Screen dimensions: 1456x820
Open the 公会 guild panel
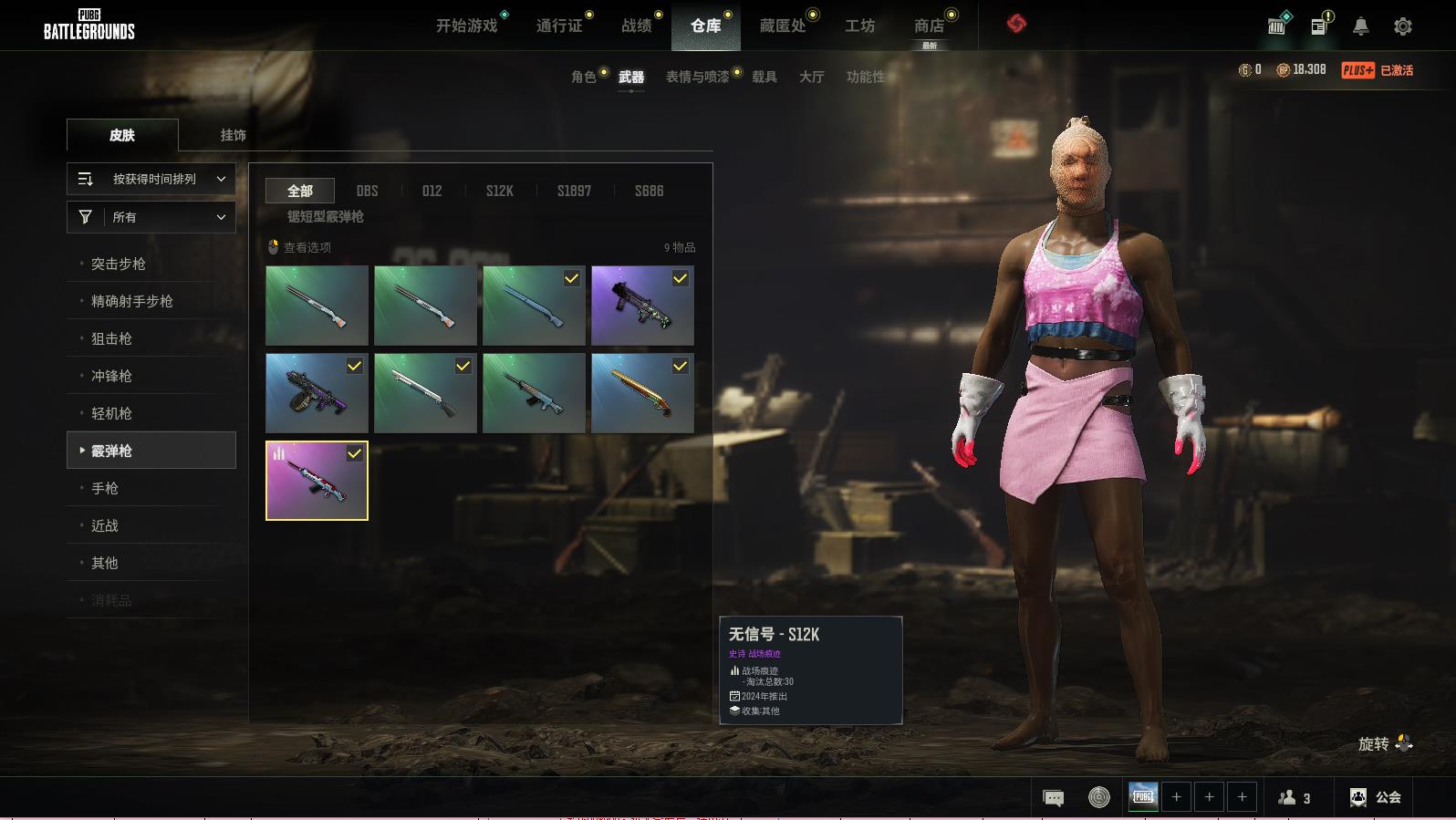pos(1376,798)
